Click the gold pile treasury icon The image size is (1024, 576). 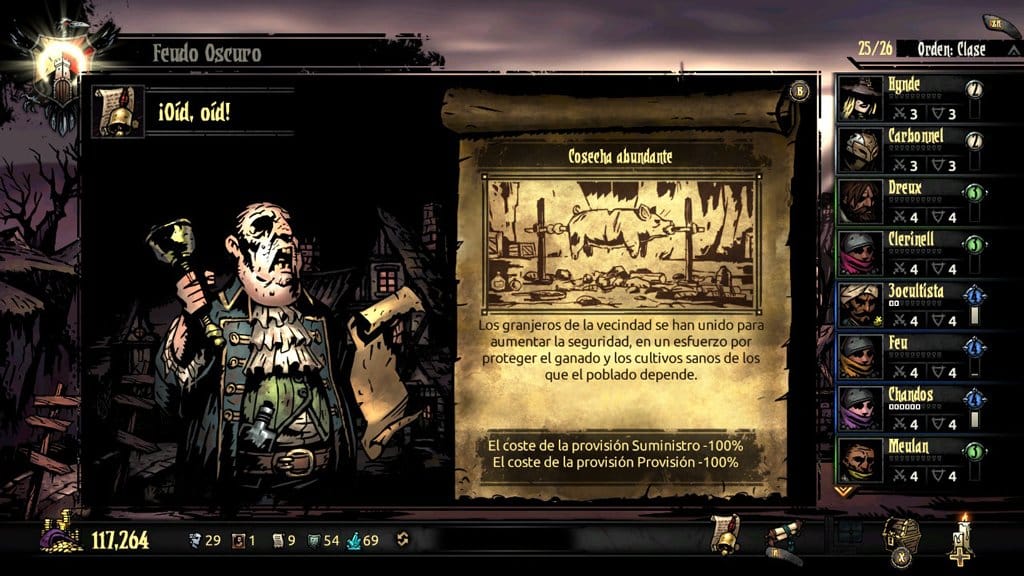[x=62, y=537]
